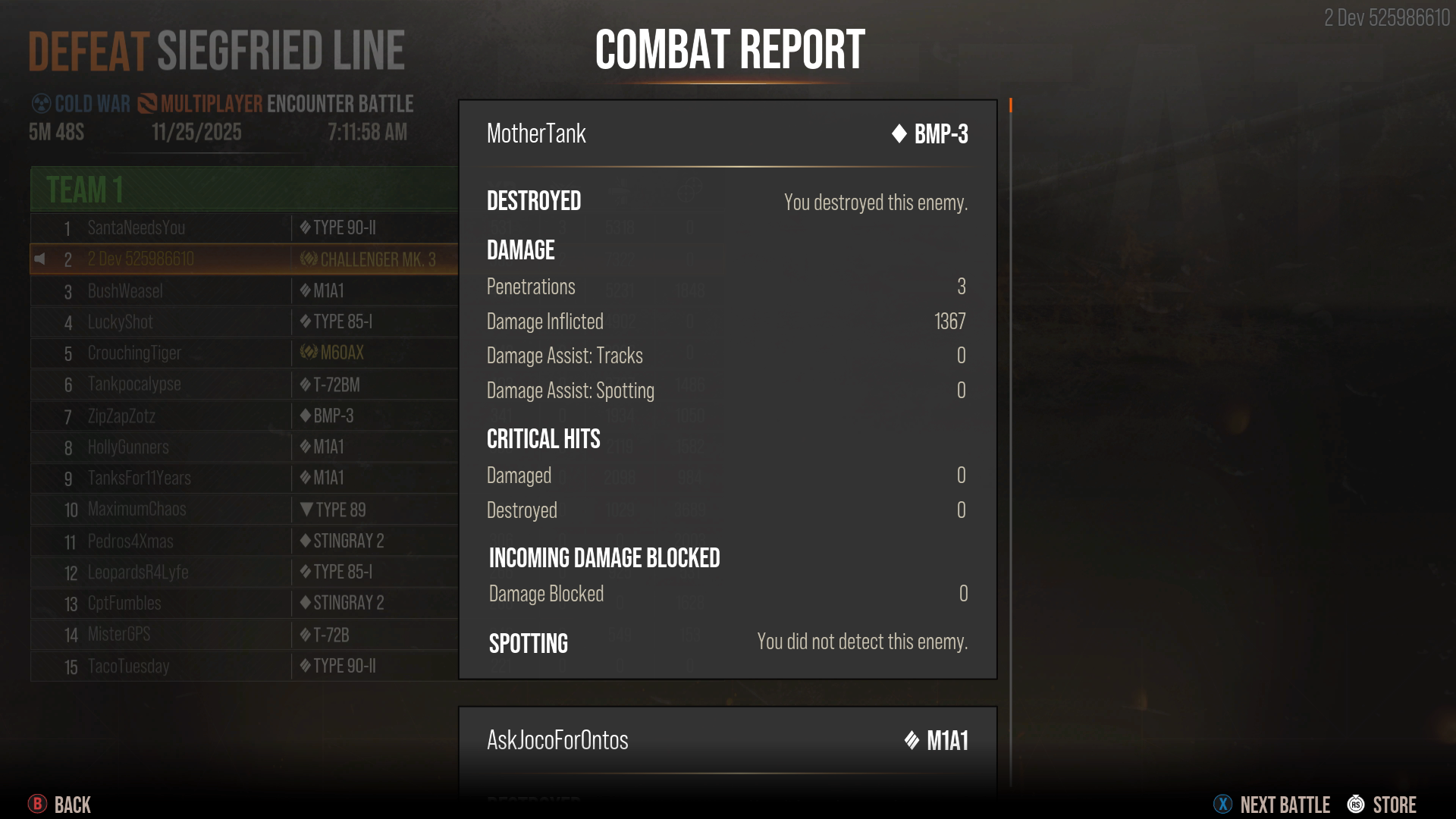Viewport: 1456px width, 819px height.
Task: Select LeopardsR4Lyfe's row
Action: point(138,573)
